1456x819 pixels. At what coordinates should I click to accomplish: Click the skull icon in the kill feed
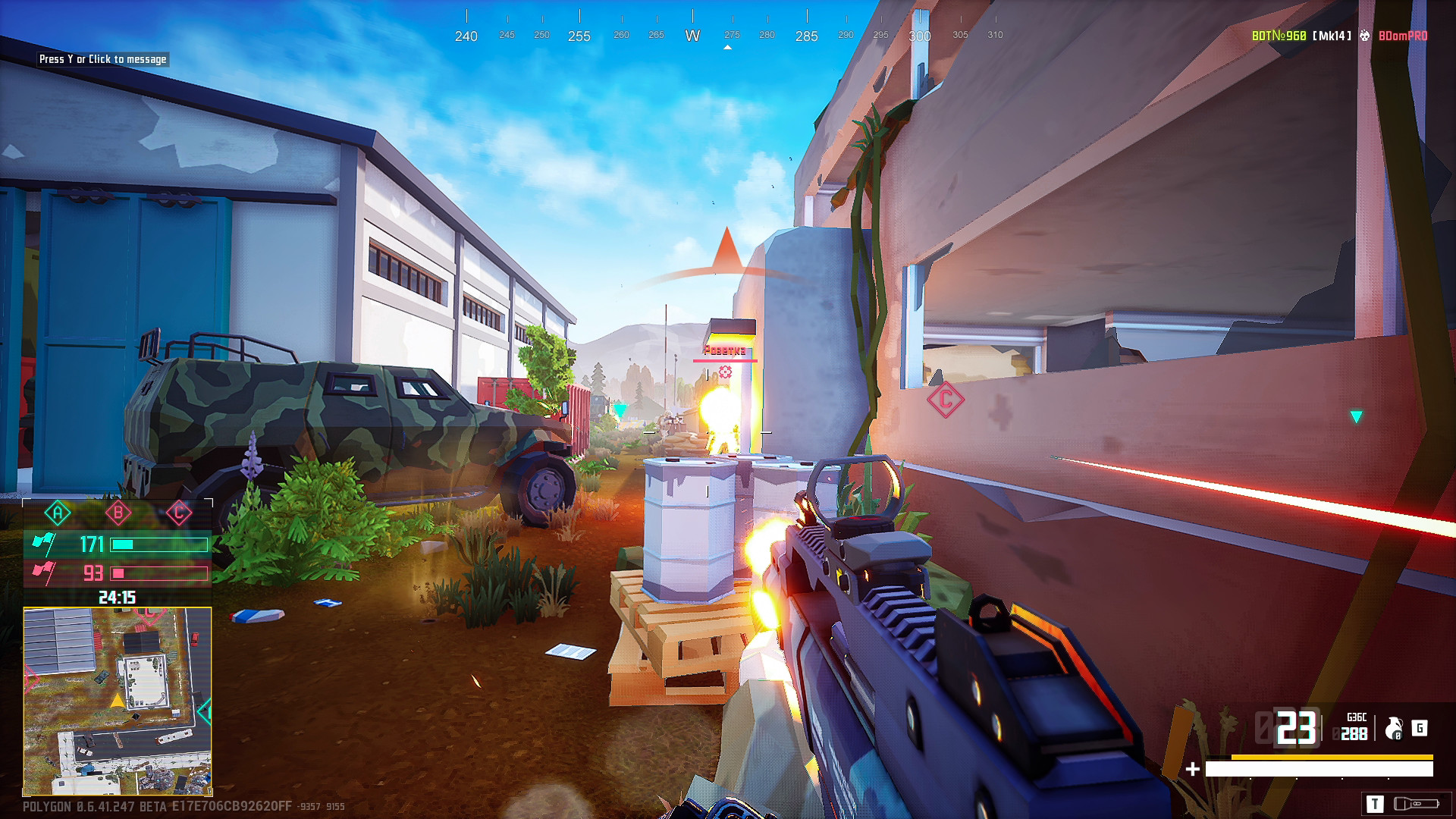1364,35
